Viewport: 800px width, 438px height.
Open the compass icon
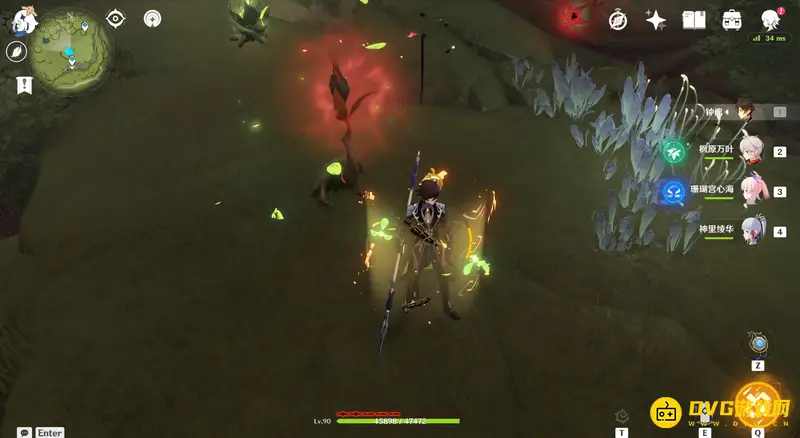click(619, 19)
